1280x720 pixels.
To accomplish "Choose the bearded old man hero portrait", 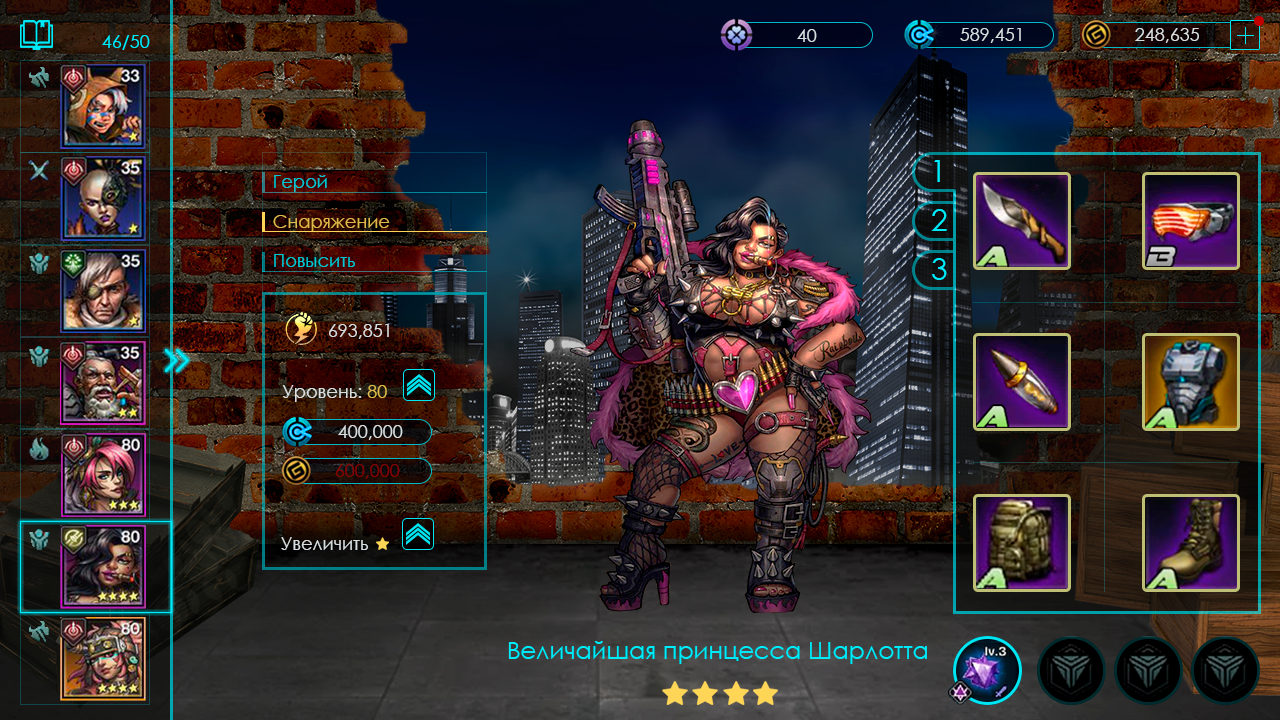I will [103, 382].
